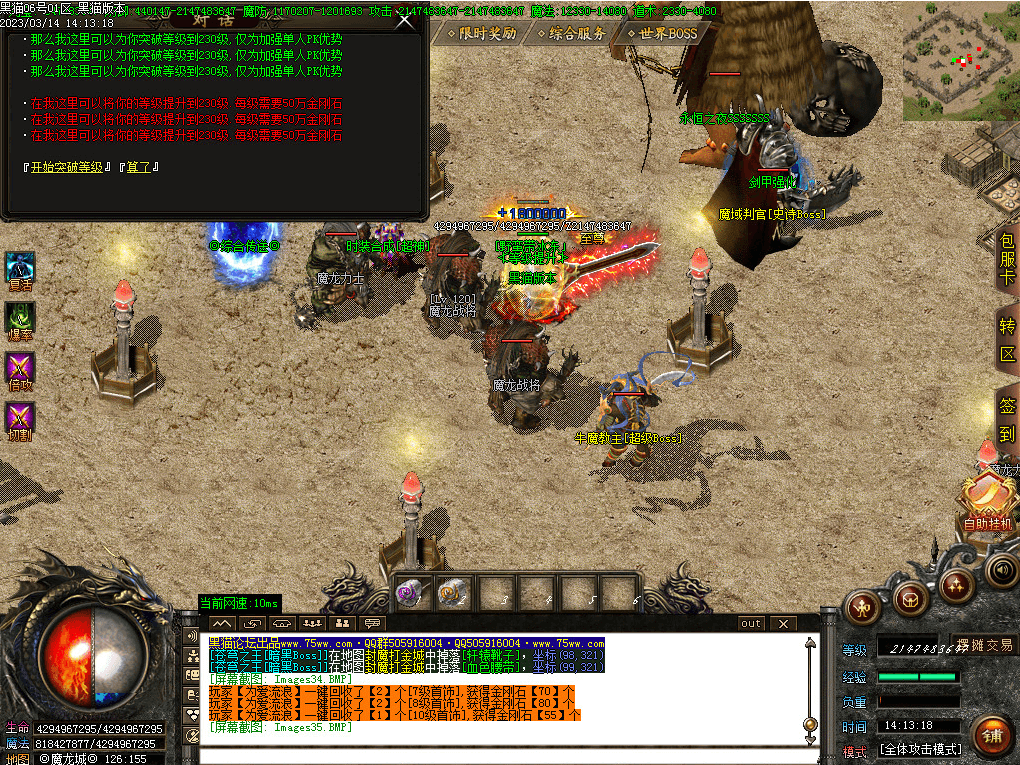This screenshot has width=1020, height=765.
Task: Click the minimap in the corner
Action: tap(960, 60)
